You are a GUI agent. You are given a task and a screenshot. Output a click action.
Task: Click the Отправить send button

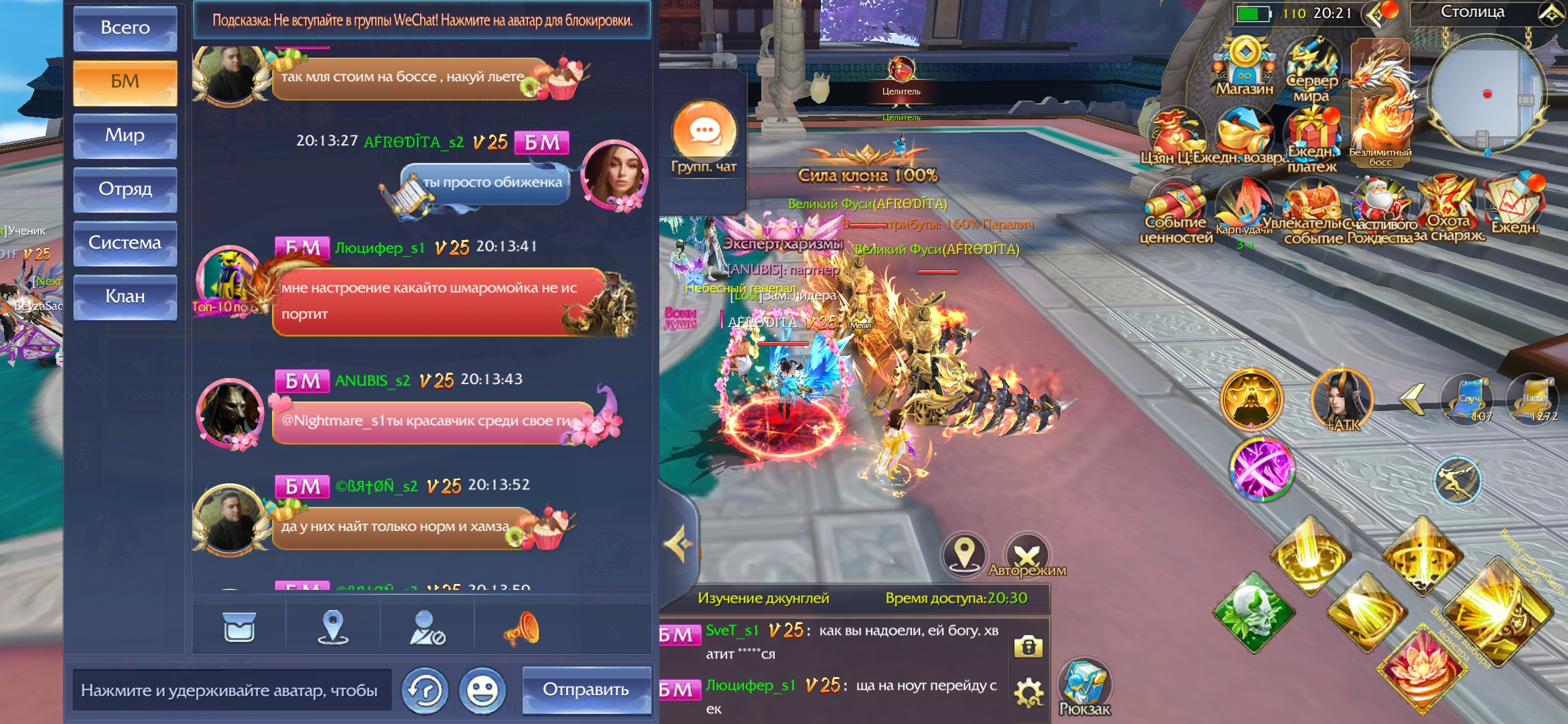tap(586, 690)
